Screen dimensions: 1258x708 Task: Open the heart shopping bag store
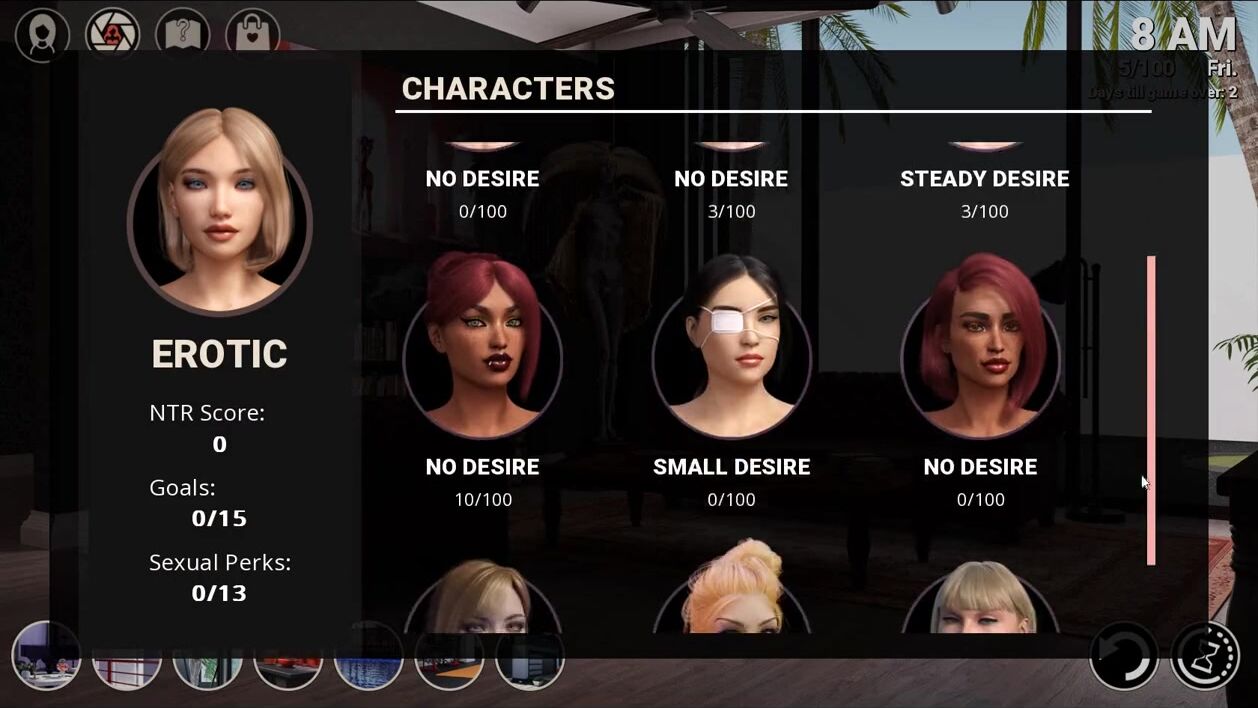tap(252, 35)
